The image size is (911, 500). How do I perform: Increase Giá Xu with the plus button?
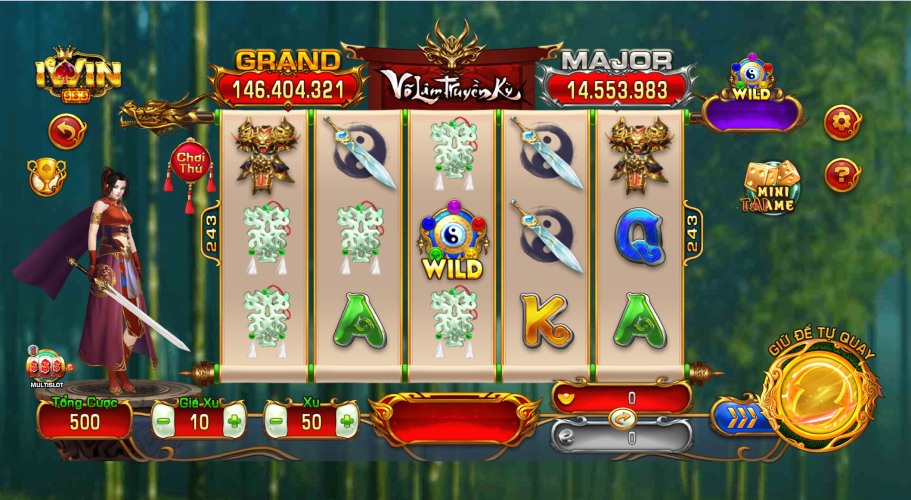234,421
